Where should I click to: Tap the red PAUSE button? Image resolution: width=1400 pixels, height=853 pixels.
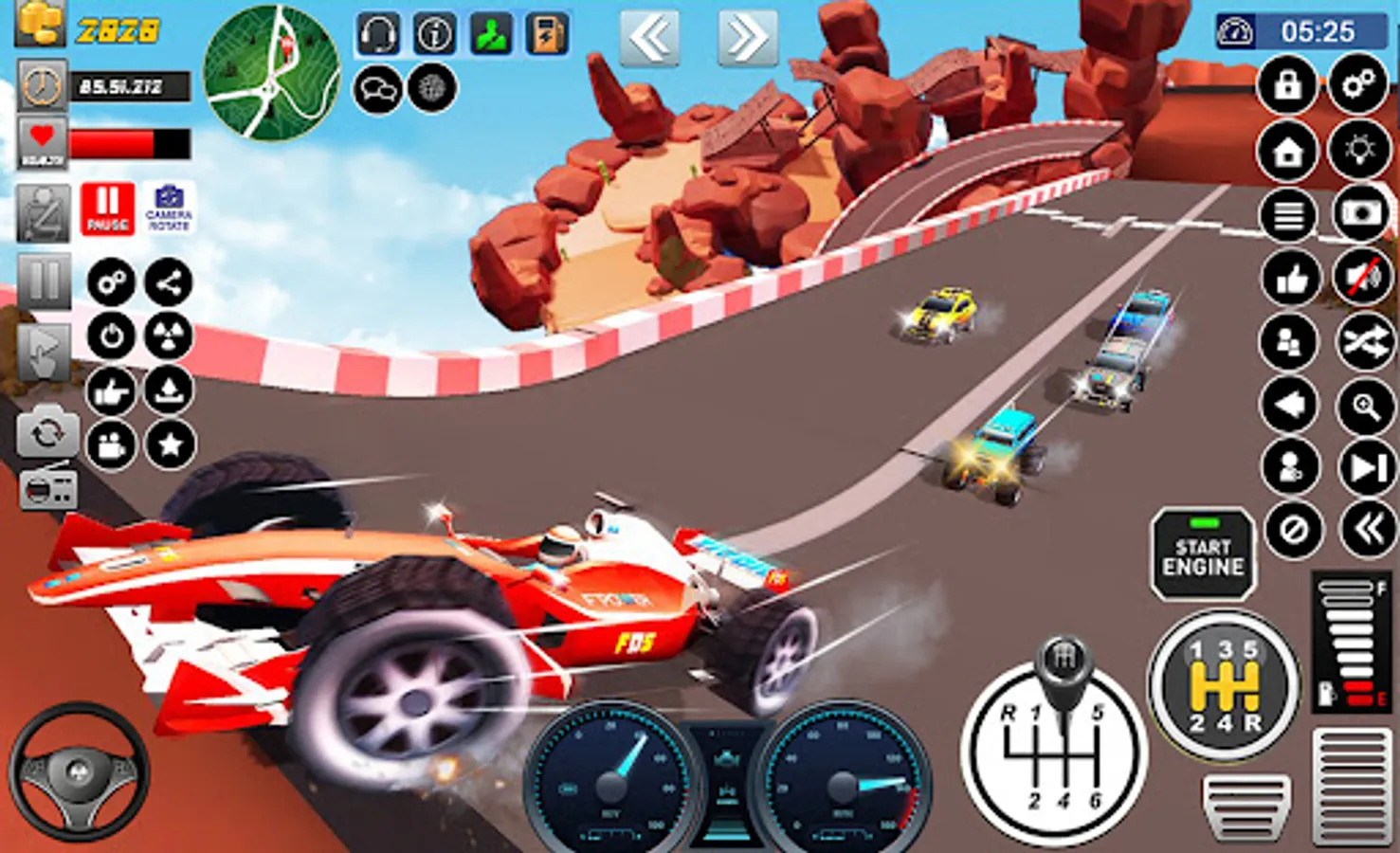pos(107,209)
